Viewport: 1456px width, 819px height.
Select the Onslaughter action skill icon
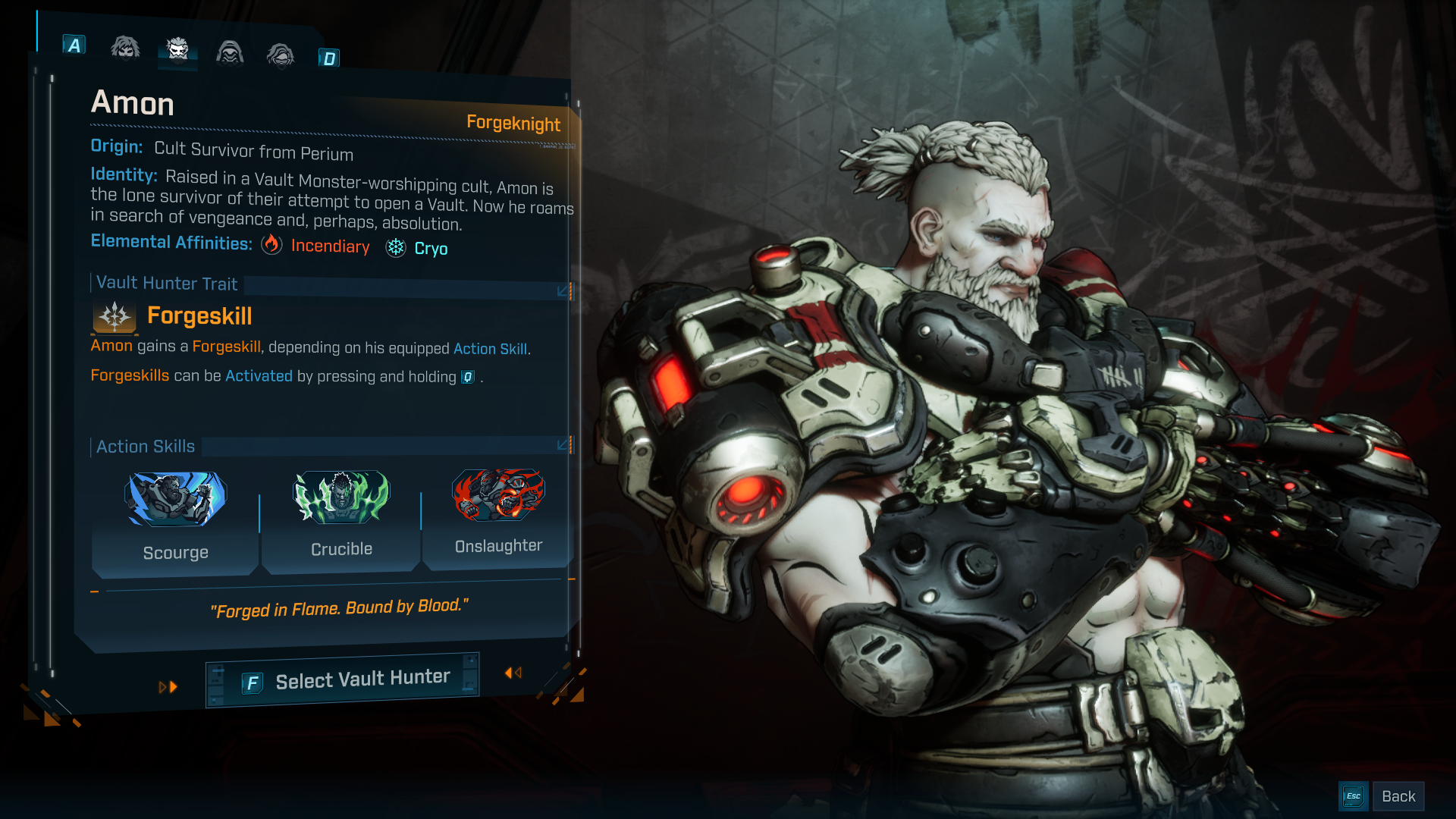498,495
